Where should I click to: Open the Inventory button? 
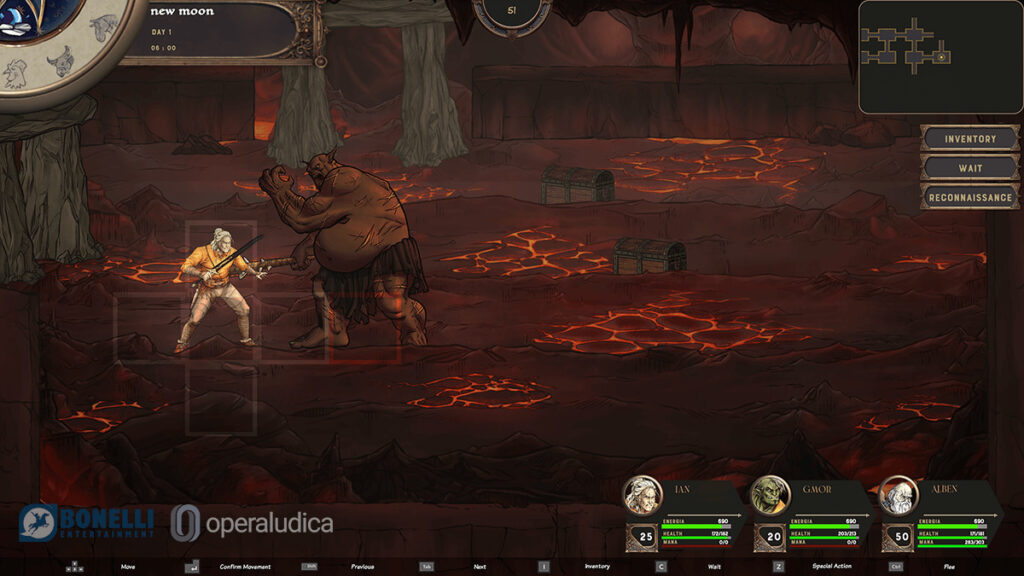pos(970,138)
